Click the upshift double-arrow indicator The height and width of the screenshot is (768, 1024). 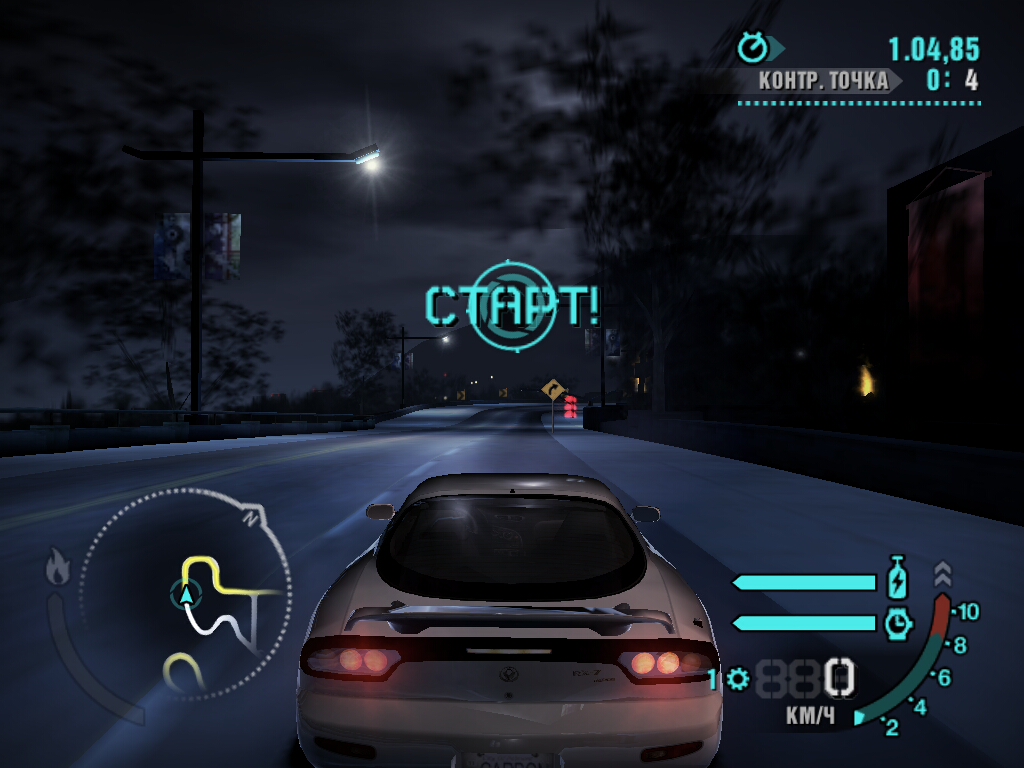pyautogui.click(x=943, y=574)
